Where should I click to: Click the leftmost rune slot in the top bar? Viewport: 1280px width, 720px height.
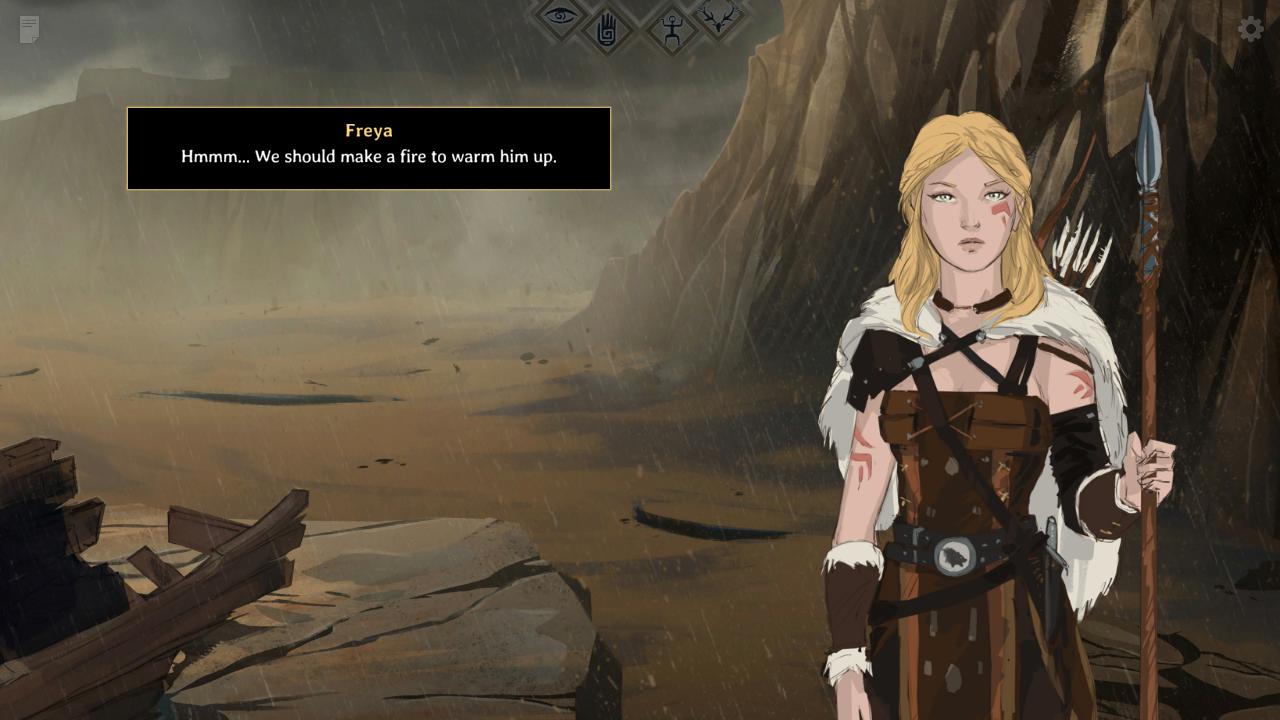click(563, 18)
